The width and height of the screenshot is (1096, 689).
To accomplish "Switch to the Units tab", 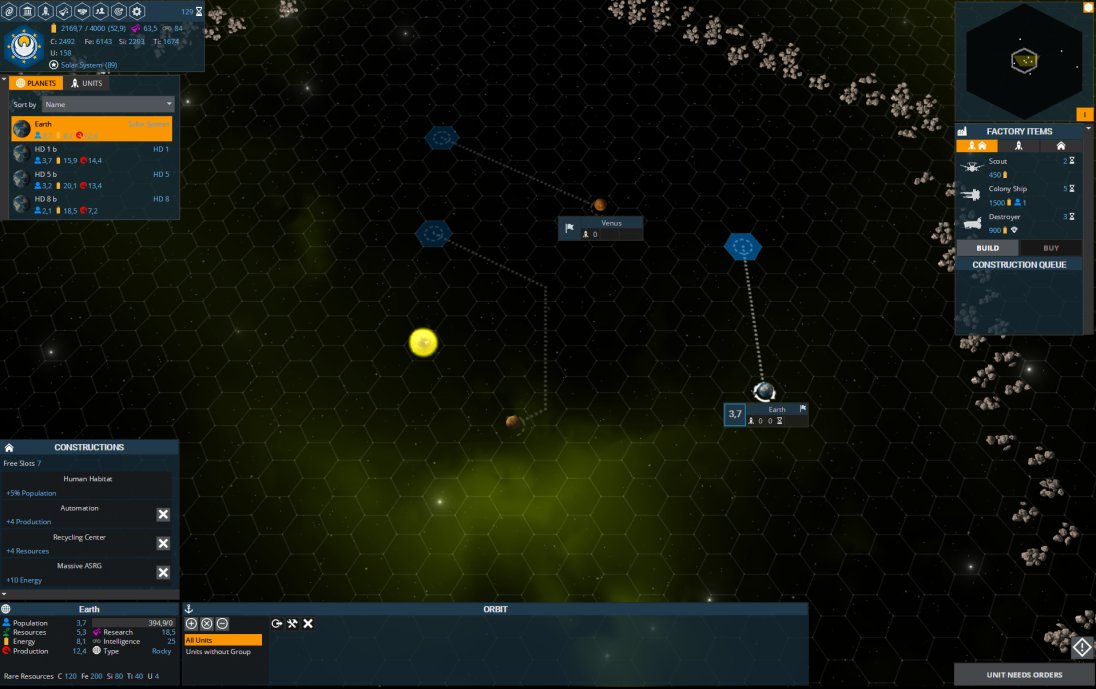I will point(87,83).
